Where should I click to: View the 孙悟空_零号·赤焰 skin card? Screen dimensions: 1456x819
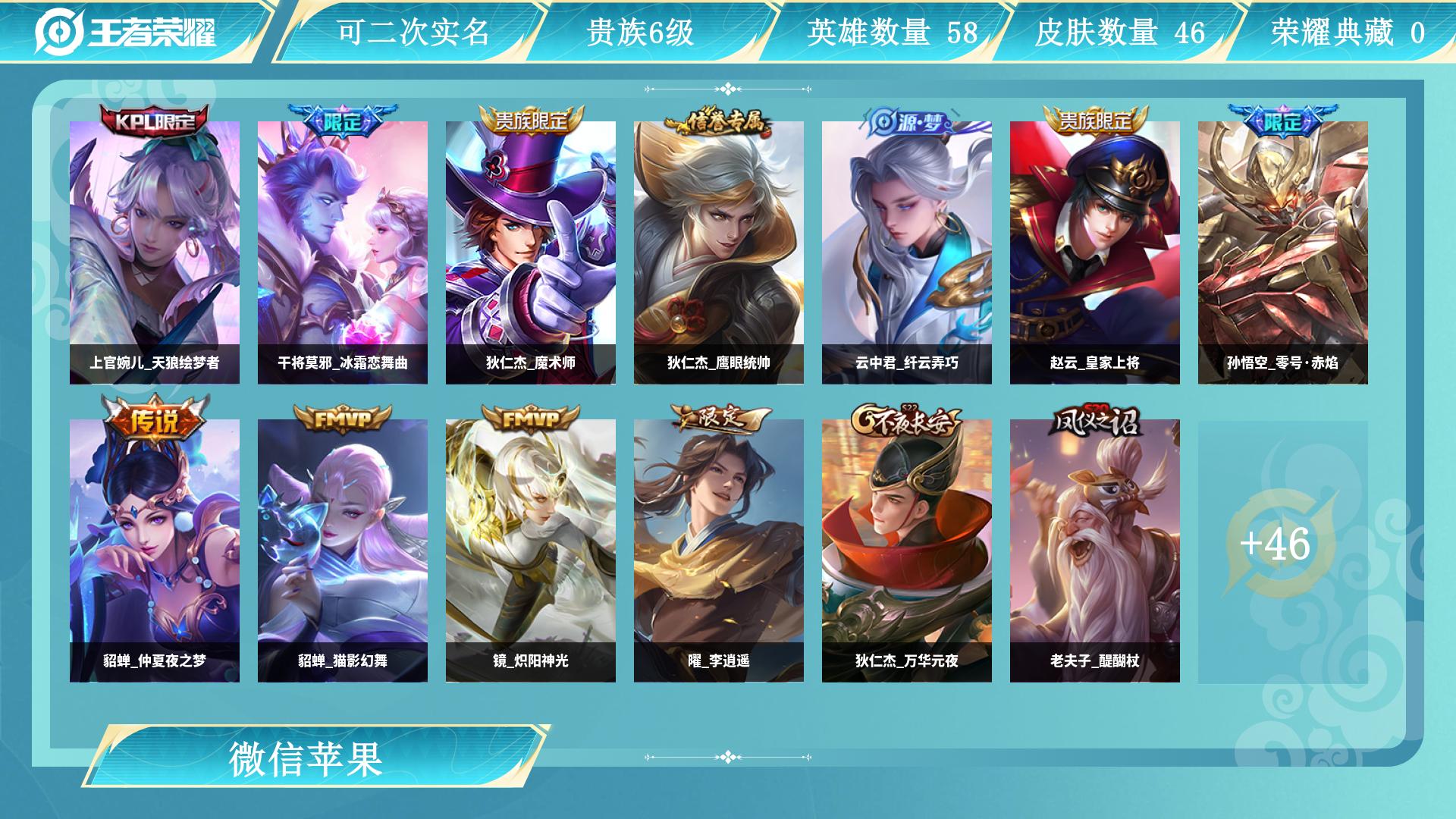1283,252
